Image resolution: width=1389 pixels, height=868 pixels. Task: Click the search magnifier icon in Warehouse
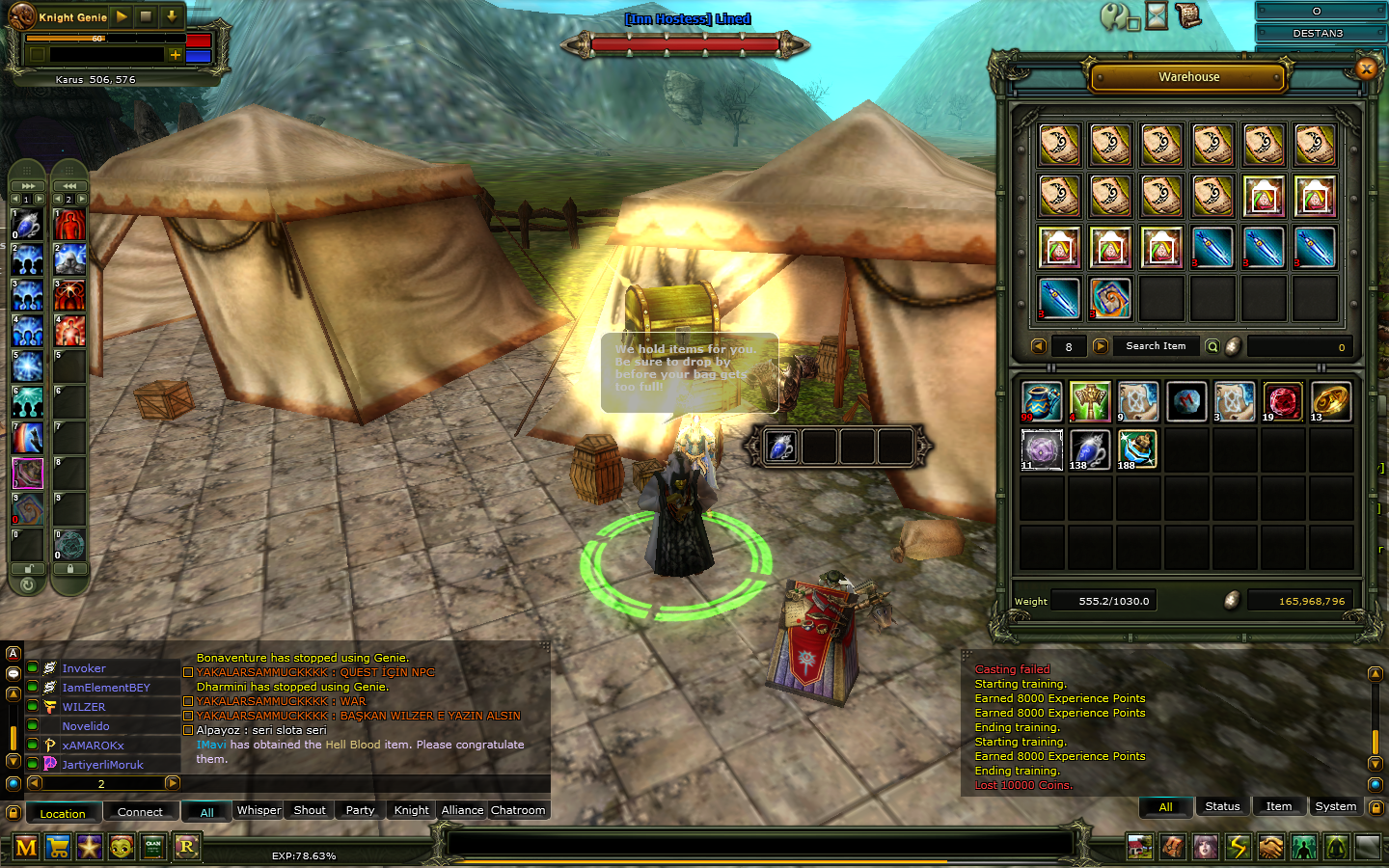tap(1212, 345)
